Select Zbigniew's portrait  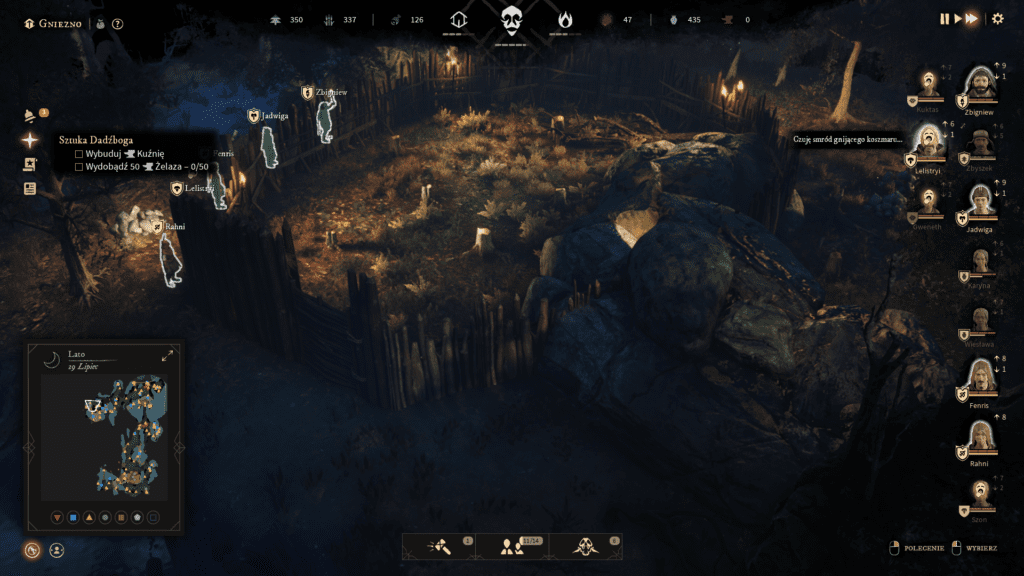coord(980,85)
